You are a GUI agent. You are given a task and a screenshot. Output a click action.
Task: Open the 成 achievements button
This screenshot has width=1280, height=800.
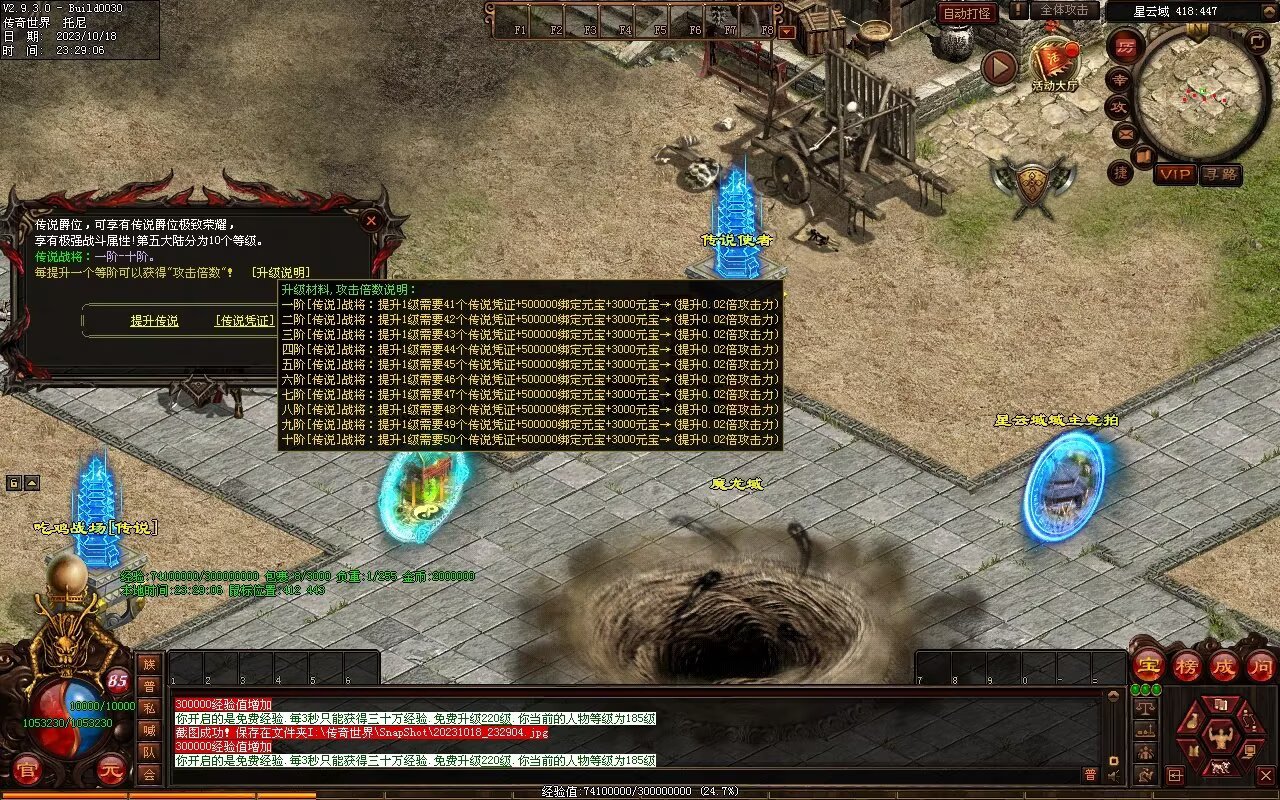pos(1223,665)
